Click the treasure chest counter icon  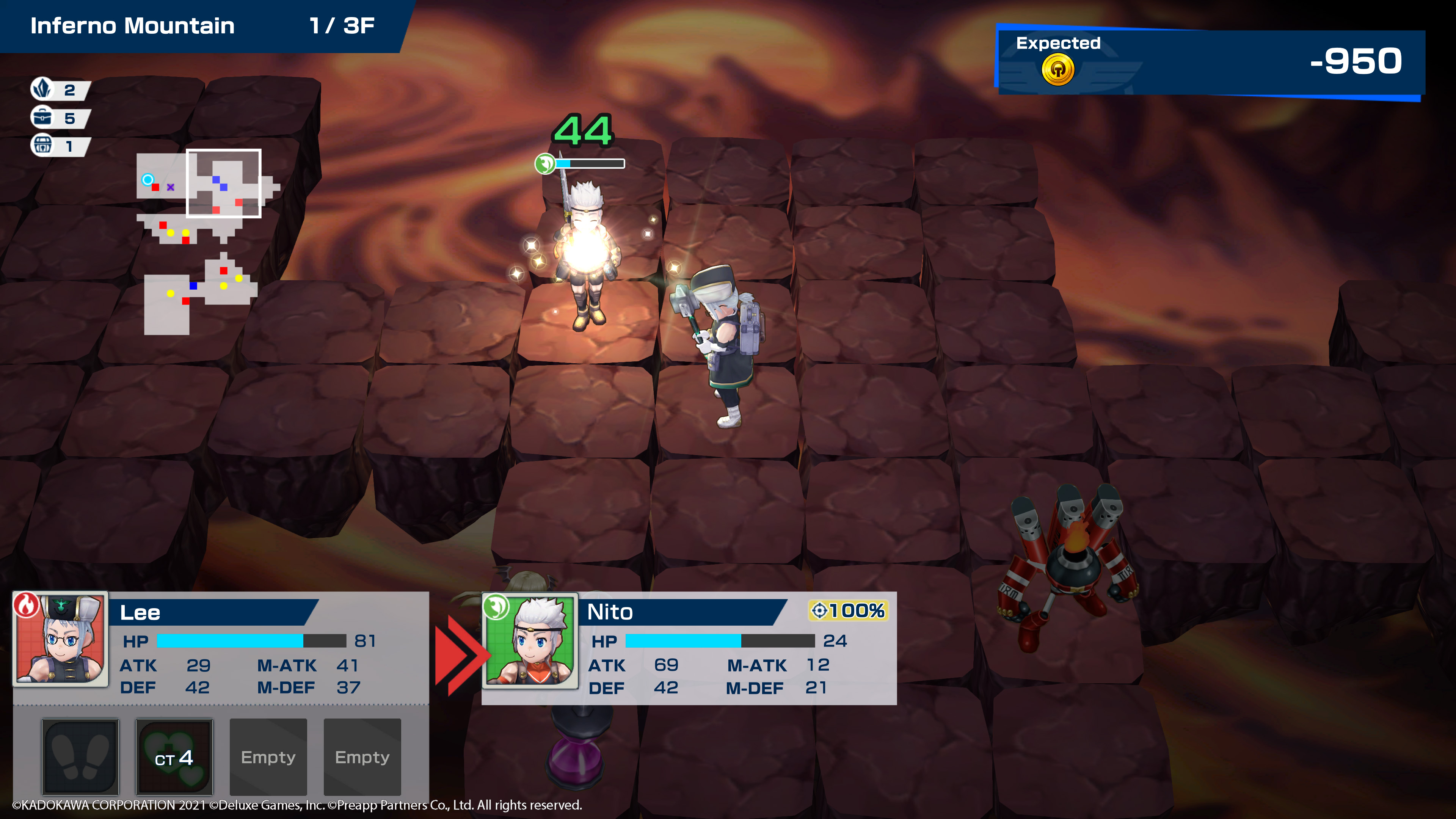tap(42, 146)
